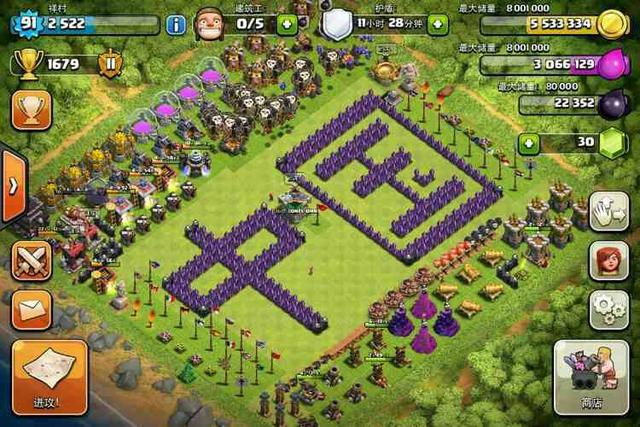This screenshot has height=427, width=640.
Task: Open the crossed swords battle log
Action: click(x=32, y=261)
